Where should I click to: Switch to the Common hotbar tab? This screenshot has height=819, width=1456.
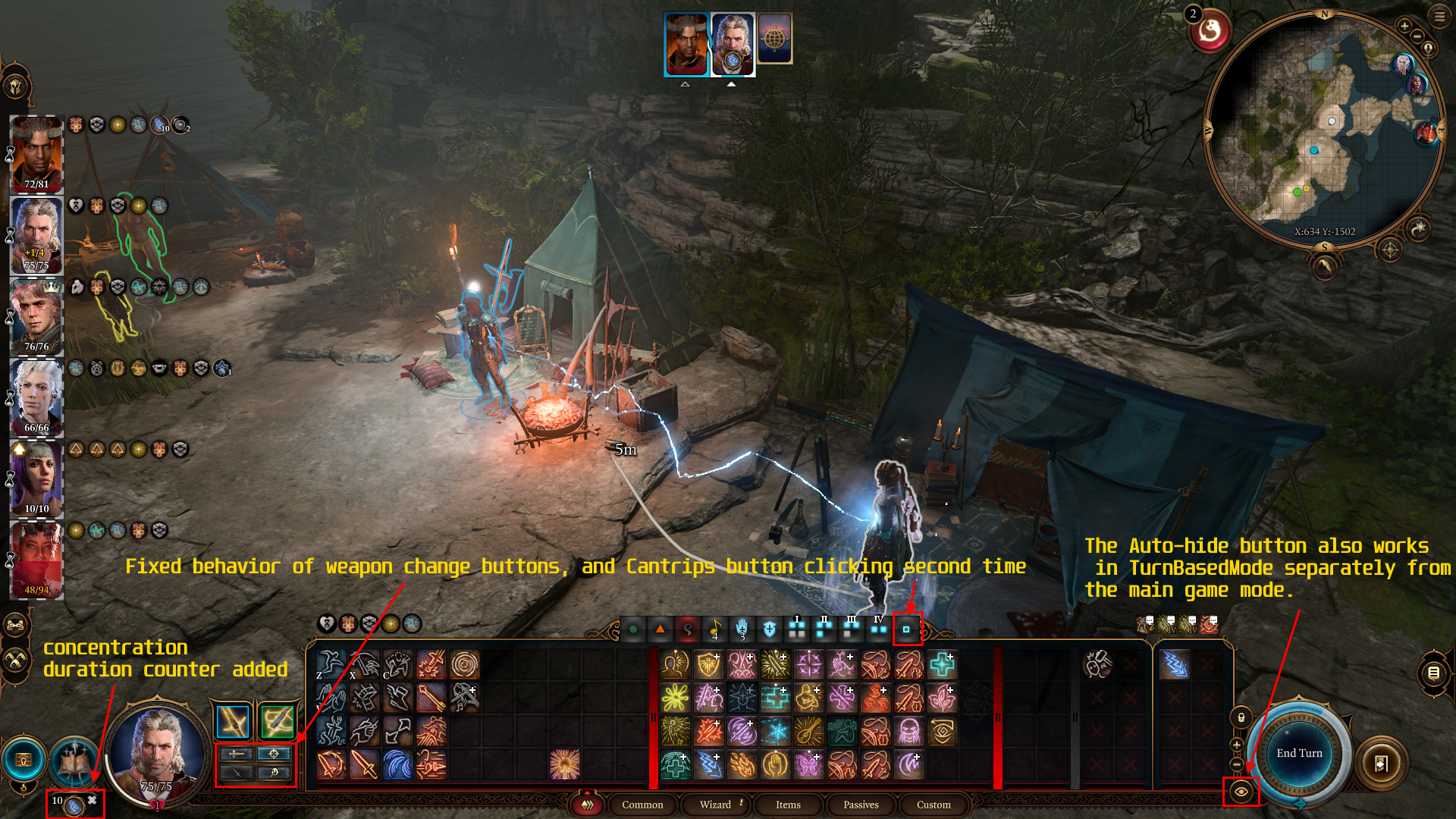tap(642, 805)
